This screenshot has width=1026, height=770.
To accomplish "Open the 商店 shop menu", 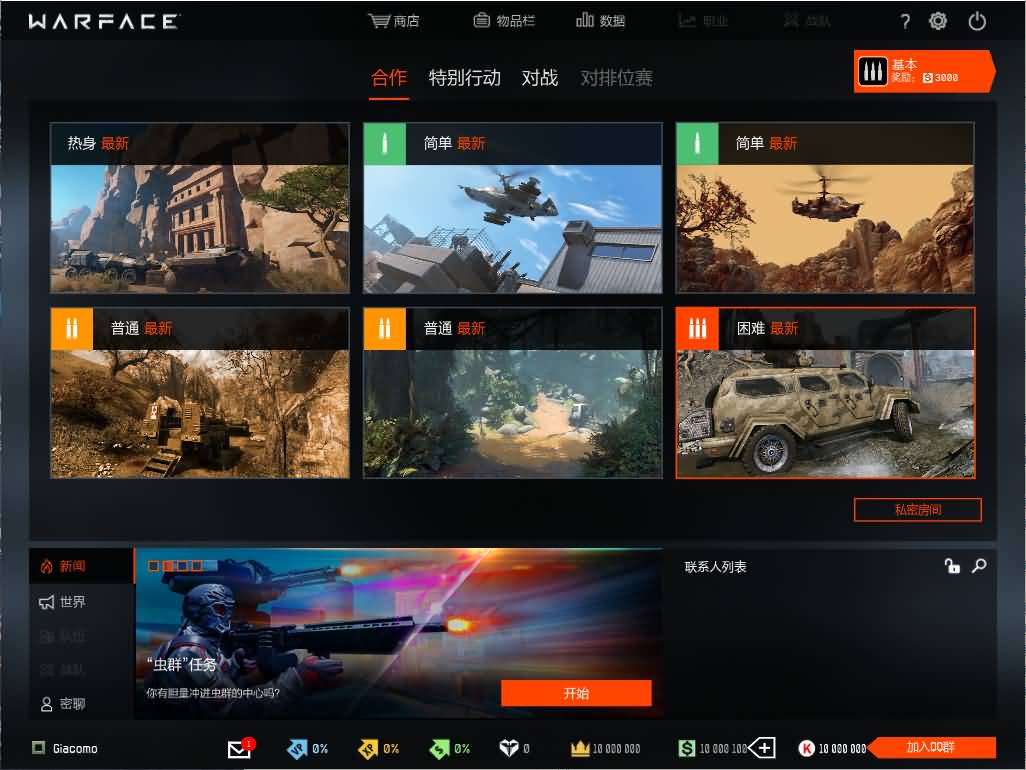I will 393,21.
